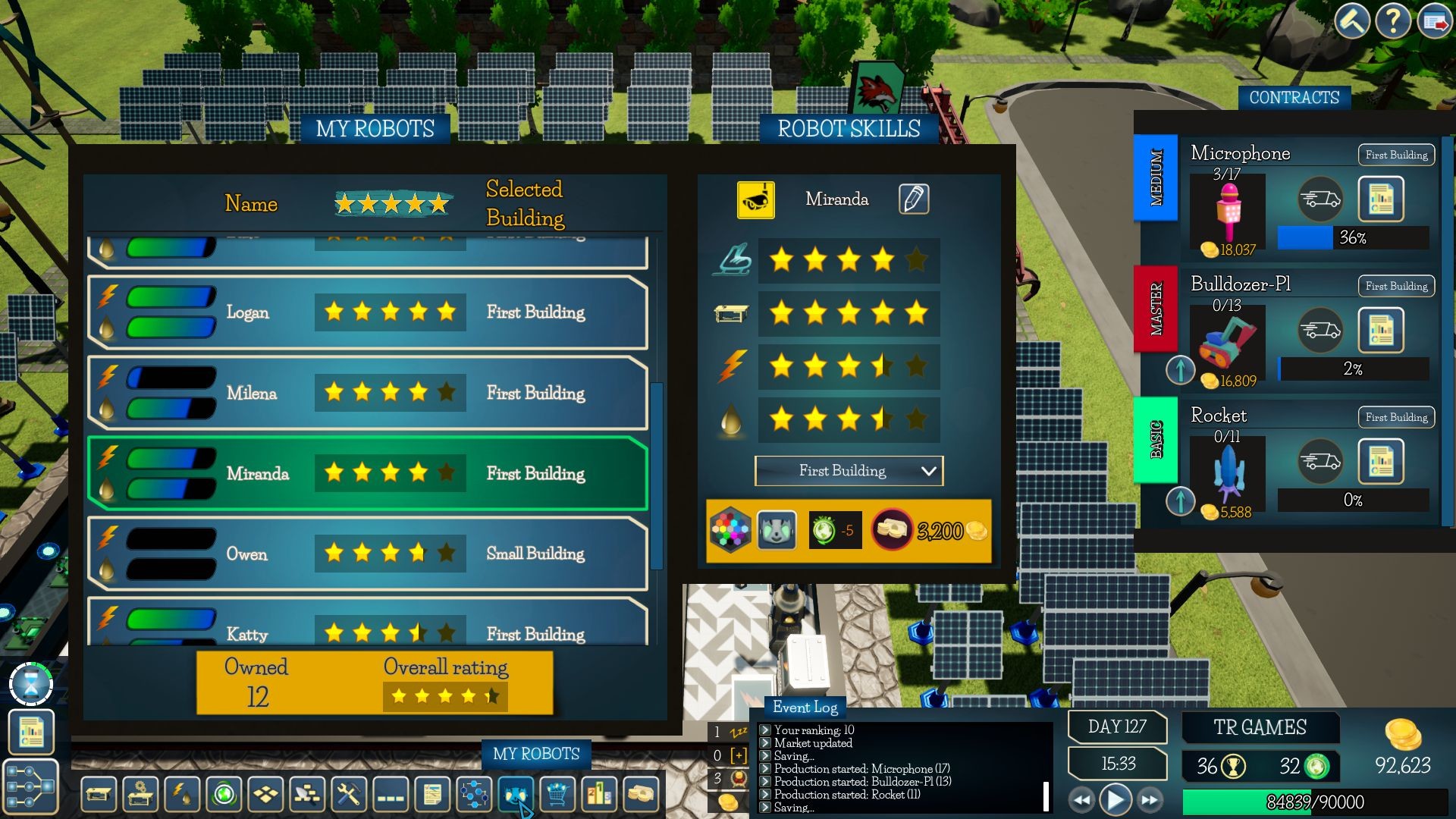Click First Building button on Rocket contract

tap(1395, 417)
